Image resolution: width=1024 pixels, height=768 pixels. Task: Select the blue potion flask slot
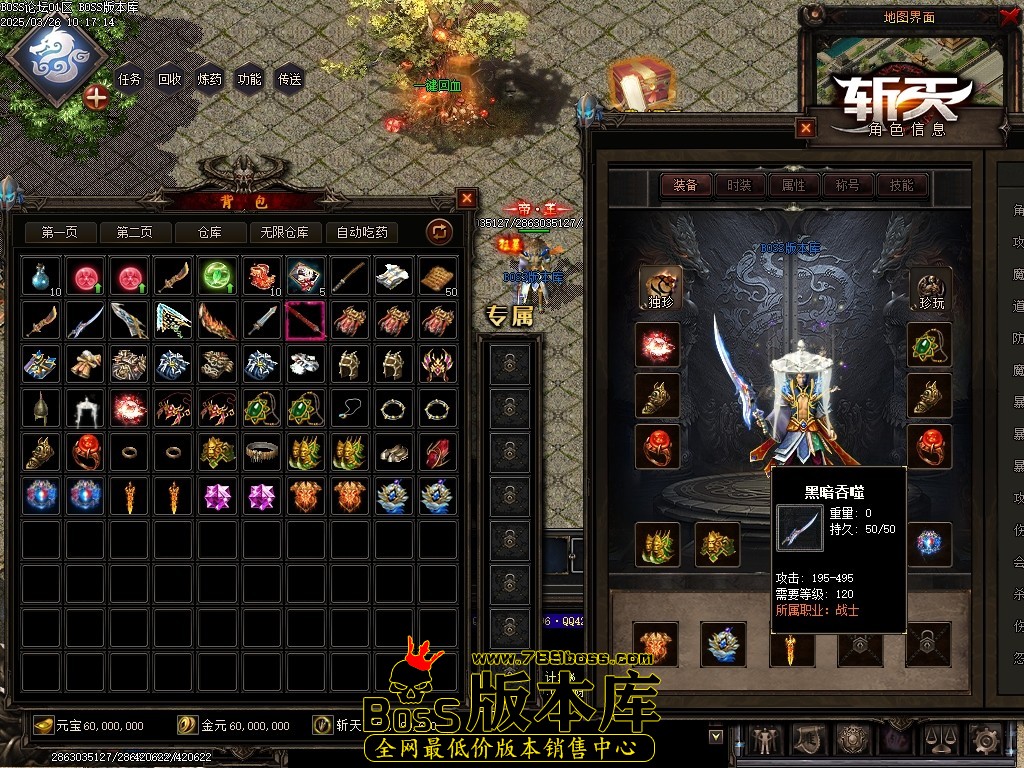[x=42, y=276]
